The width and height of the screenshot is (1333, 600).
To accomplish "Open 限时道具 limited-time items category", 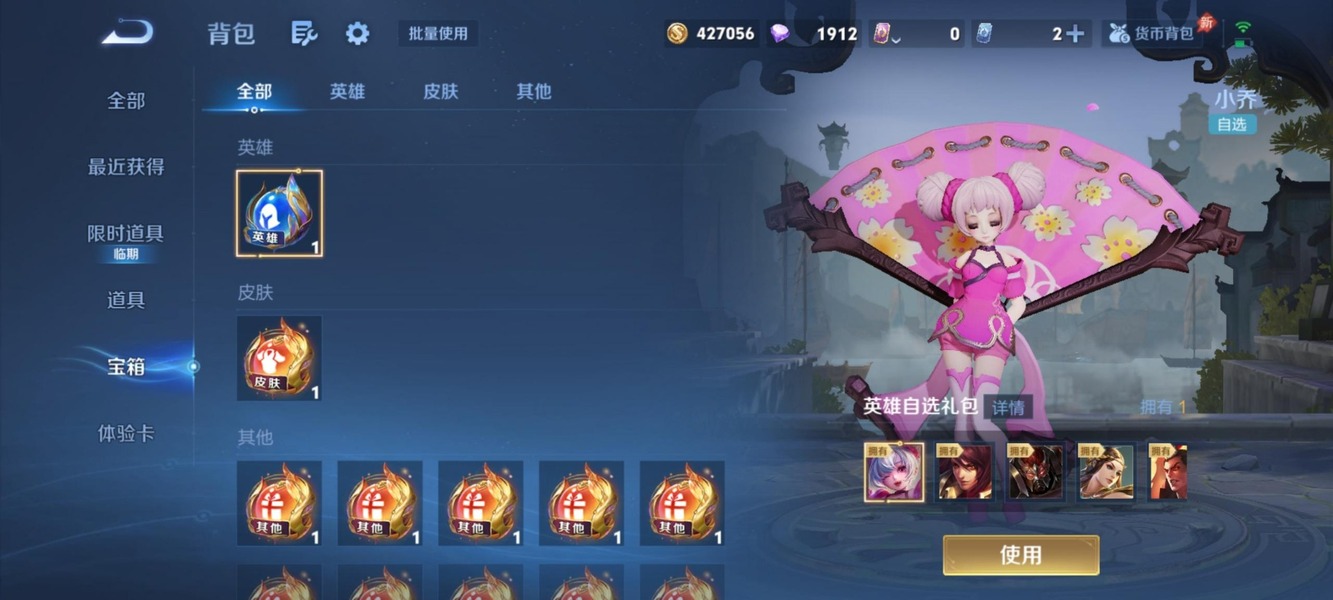I will [126, 234].
